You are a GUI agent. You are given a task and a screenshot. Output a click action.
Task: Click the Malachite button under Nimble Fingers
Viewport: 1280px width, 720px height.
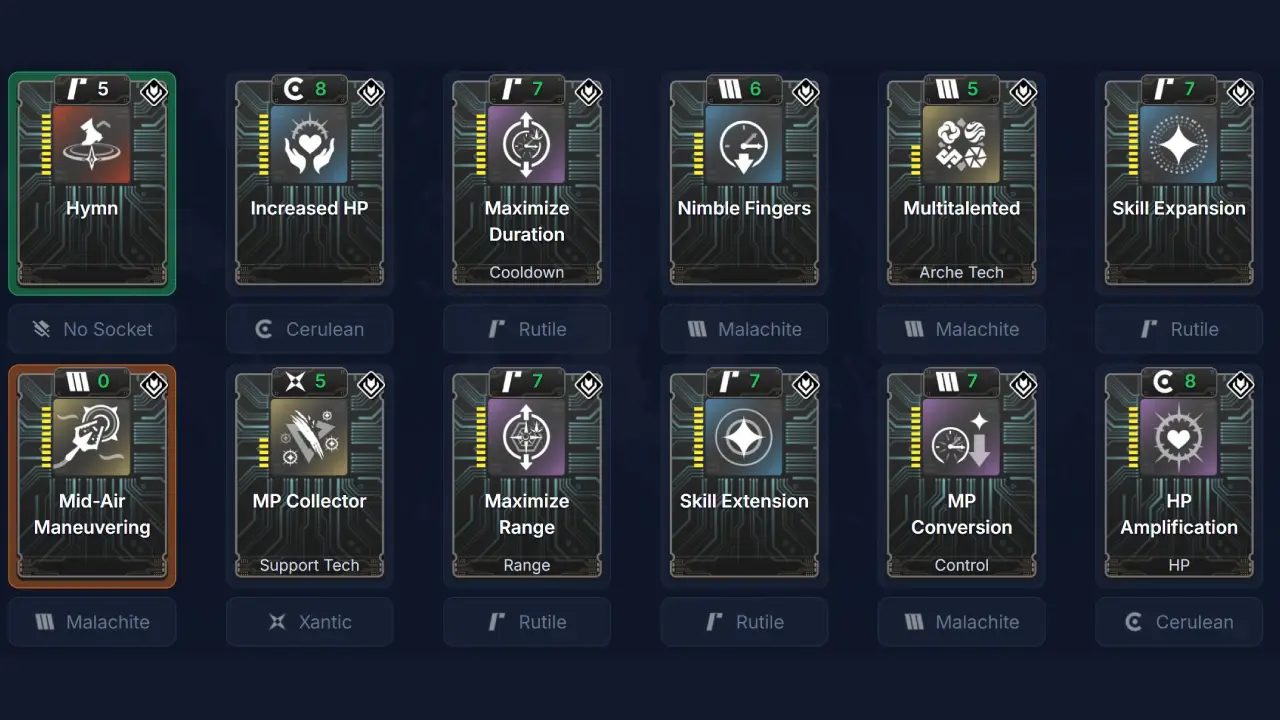(744, 329)
